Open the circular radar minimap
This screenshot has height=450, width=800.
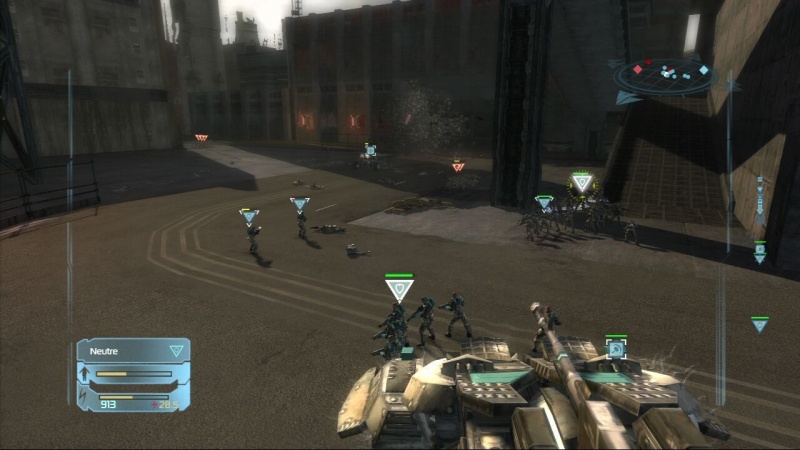point(663,74)
